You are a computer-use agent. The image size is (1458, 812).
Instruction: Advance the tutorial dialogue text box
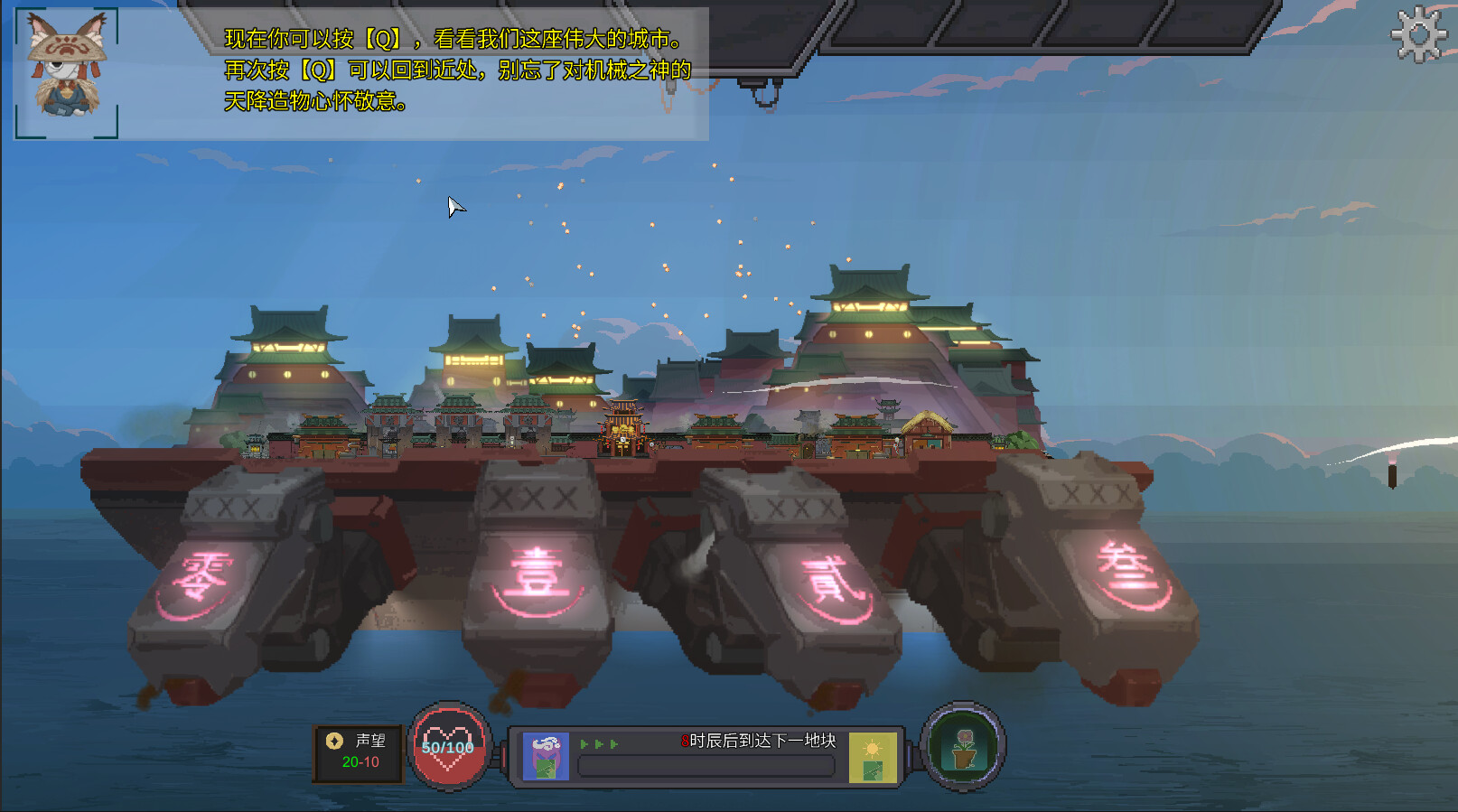(456, 72)
